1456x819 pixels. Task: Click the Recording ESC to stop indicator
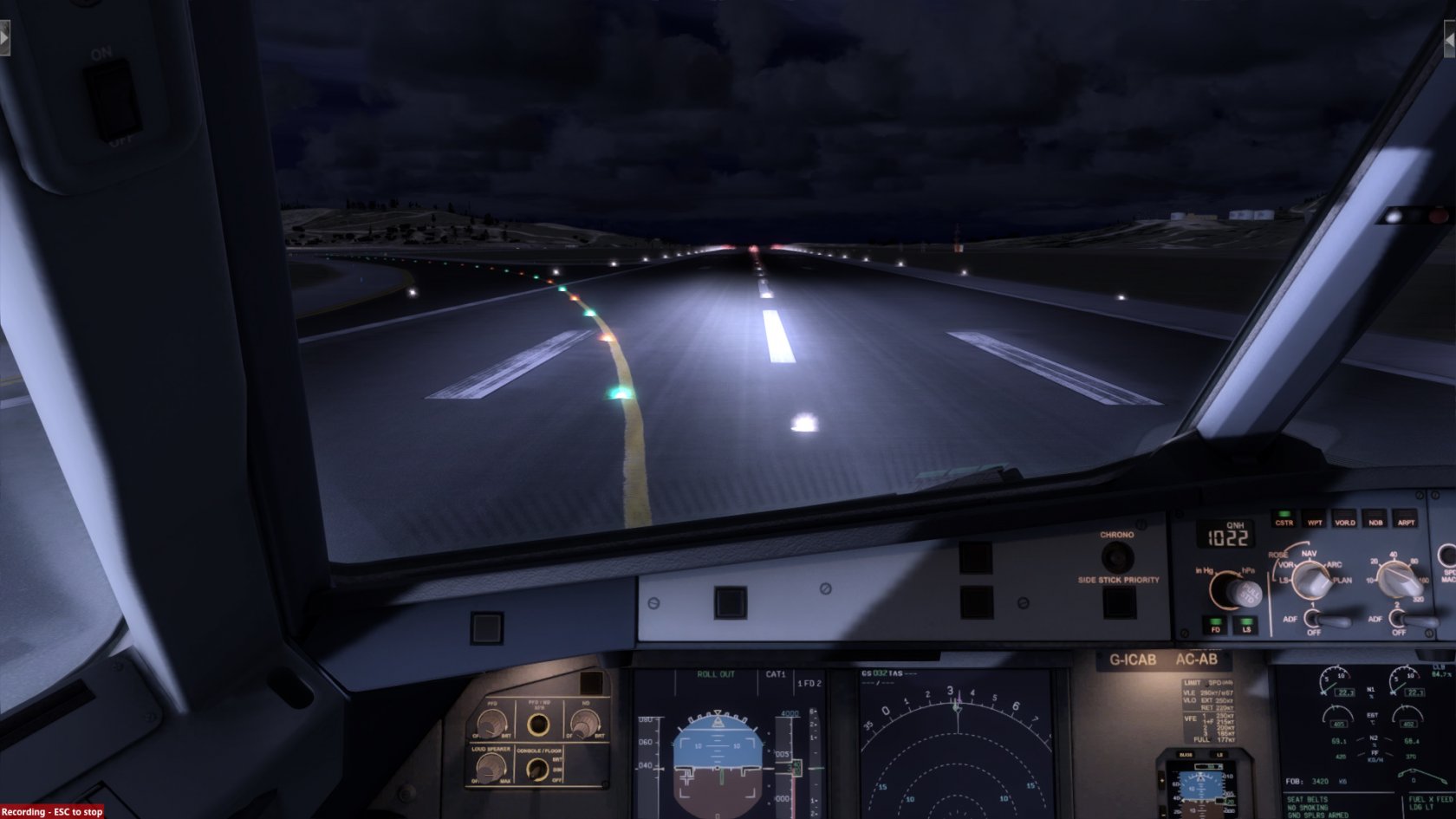coord(52,812)
